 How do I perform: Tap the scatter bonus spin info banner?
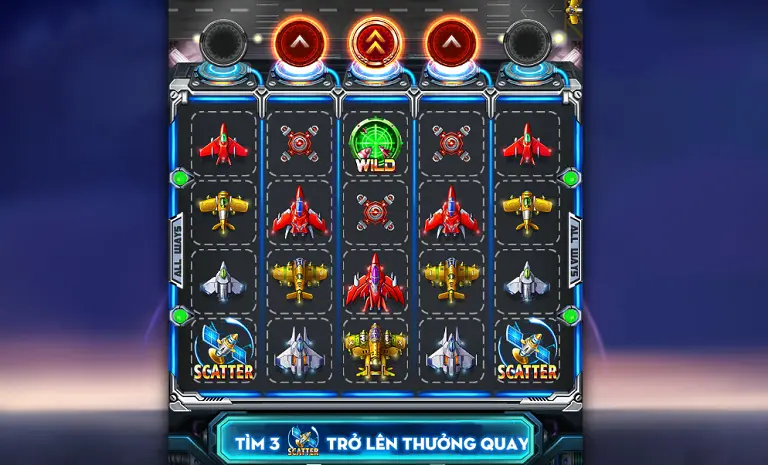(381, 440)
